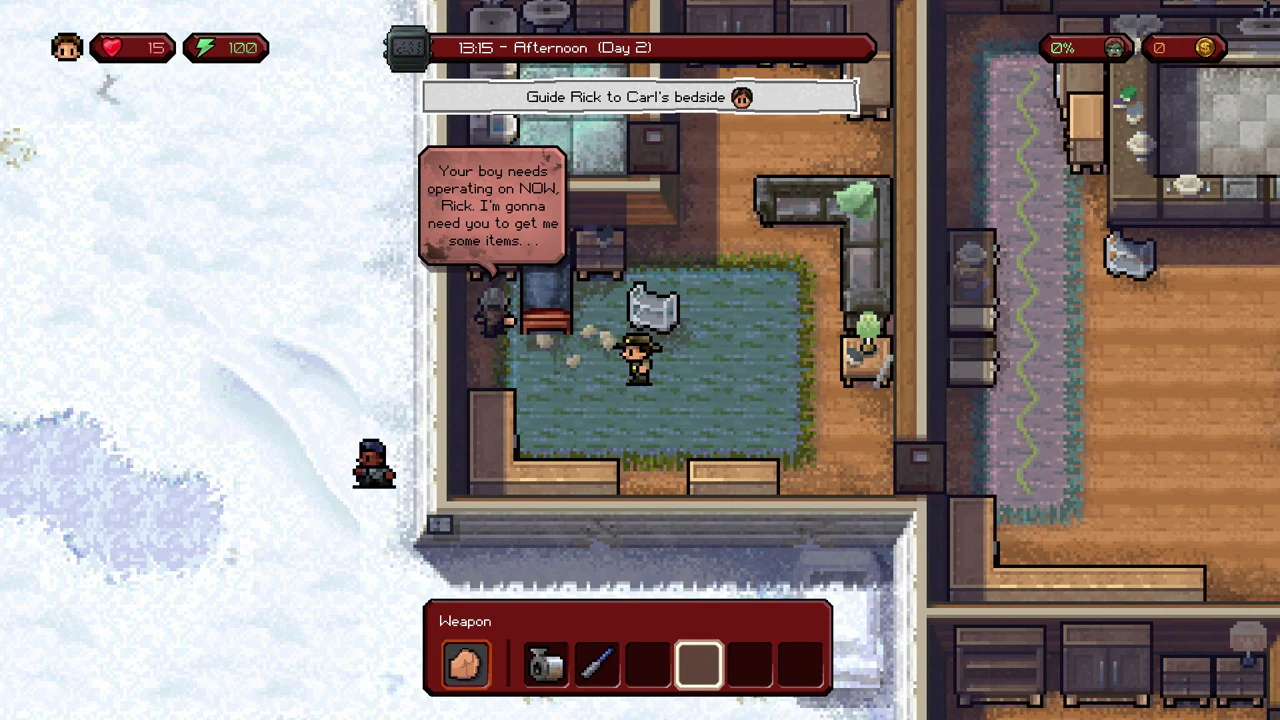Click Carl's face icon on the quest banner

[741, 97]
